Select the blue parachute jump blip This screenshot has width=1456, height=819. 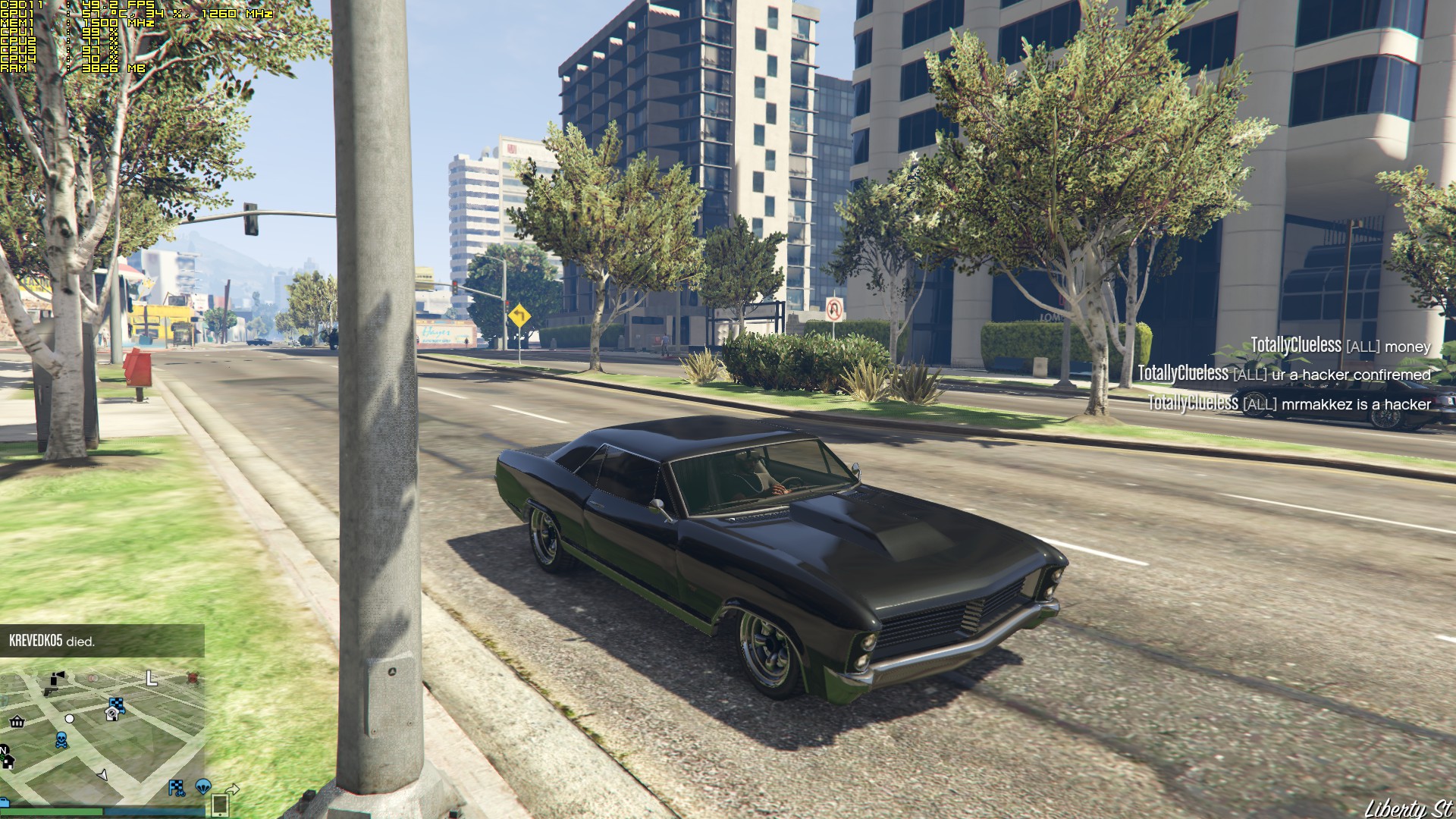tap(202, 786)
